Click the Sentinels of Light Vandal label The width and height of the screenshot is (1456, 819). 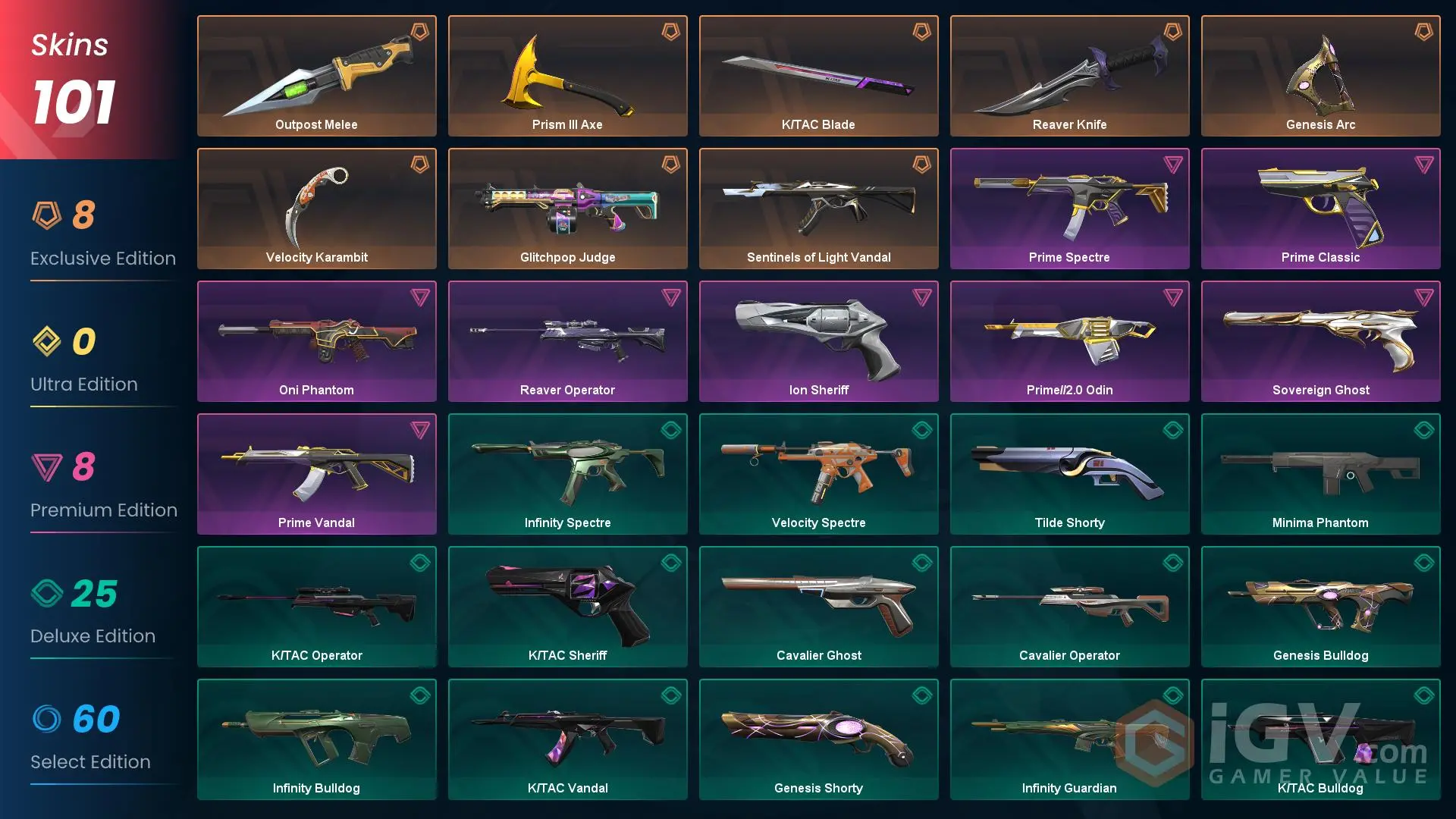(x=818, y=257)
